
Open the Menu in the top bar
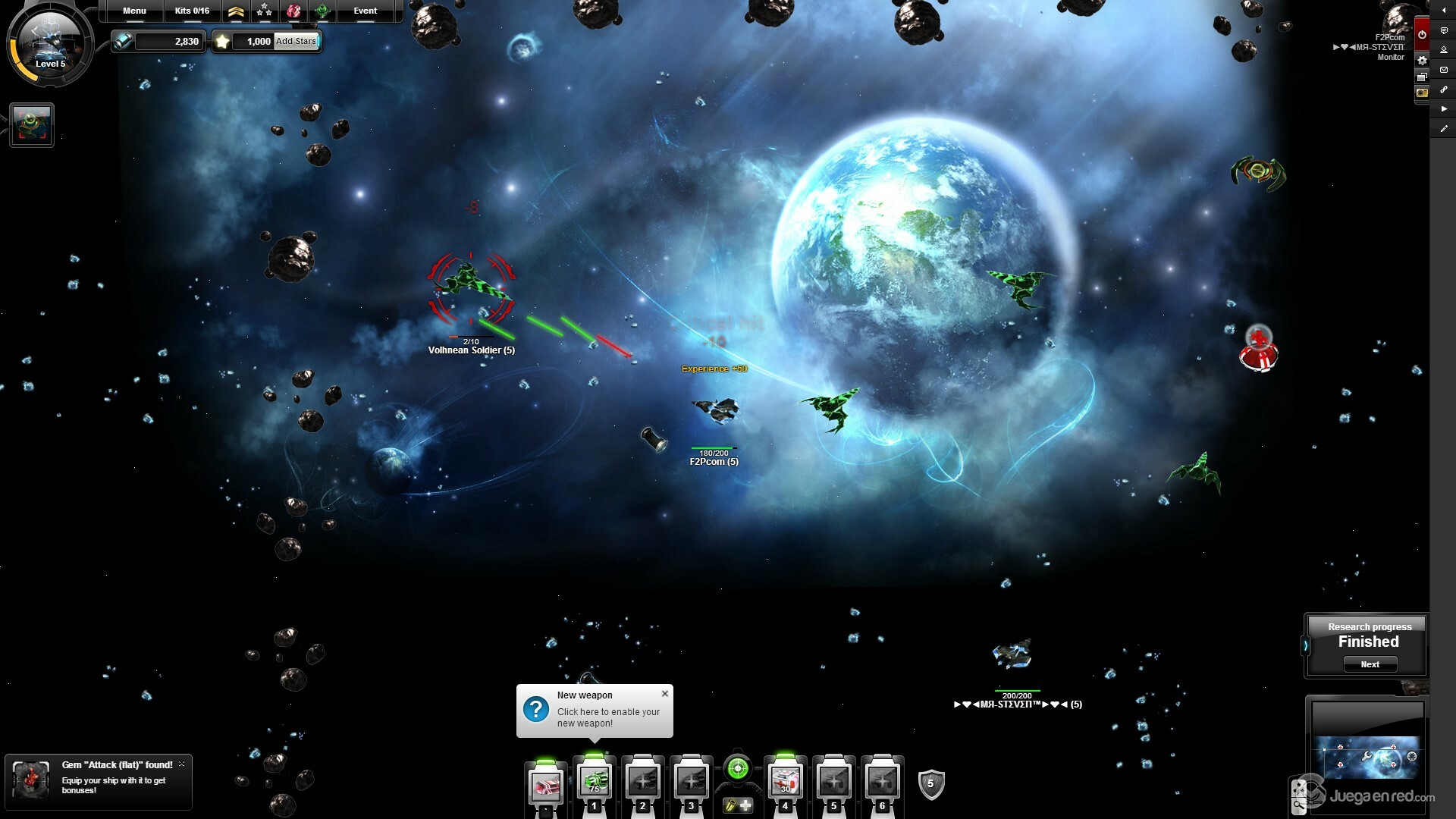(134, 11)
